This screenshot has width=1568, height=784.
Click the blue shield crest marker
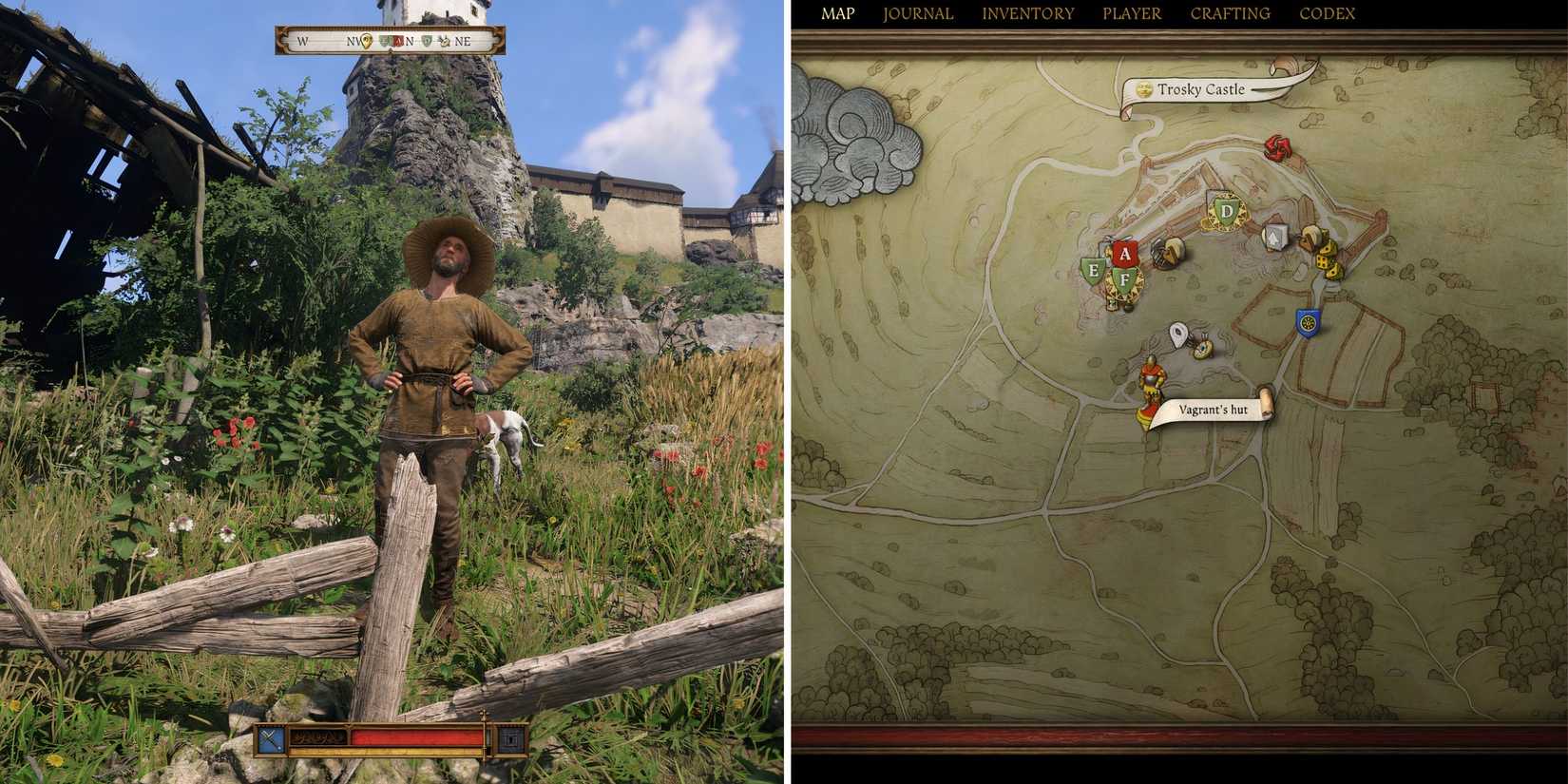pyautogui.click(x=1308, y=321)
